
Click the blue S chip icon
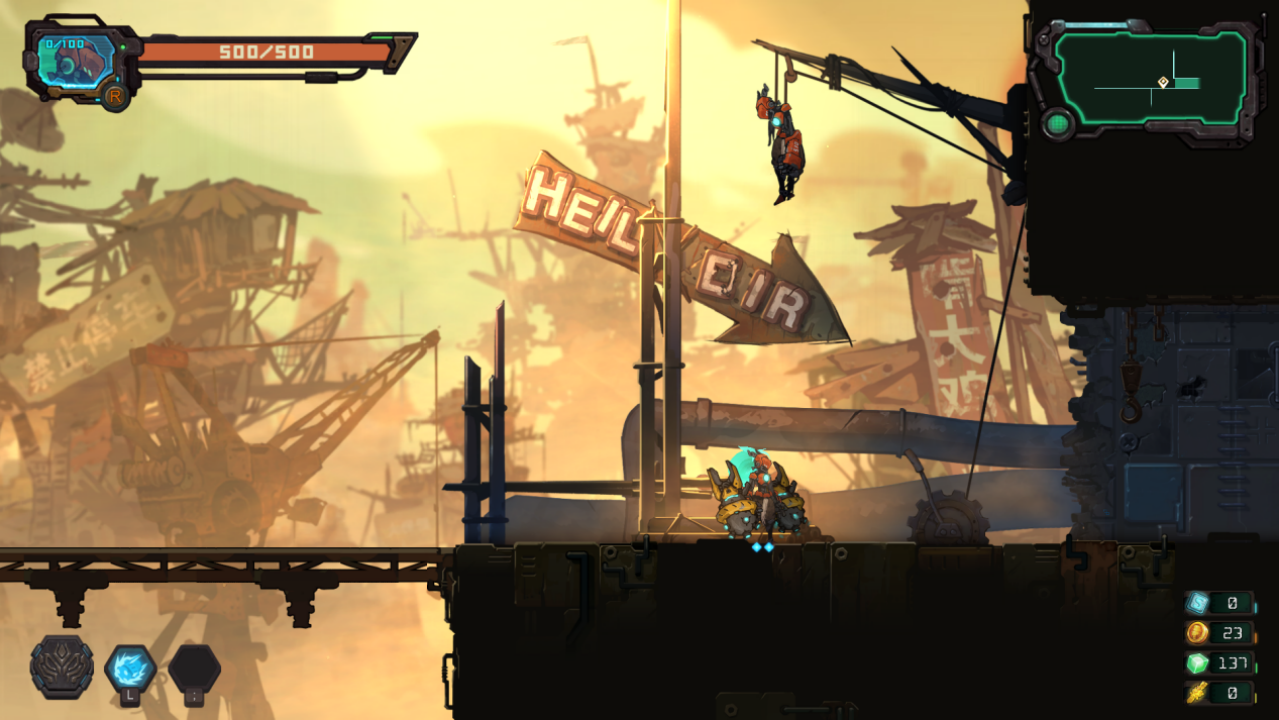(x=1197, y=603)
